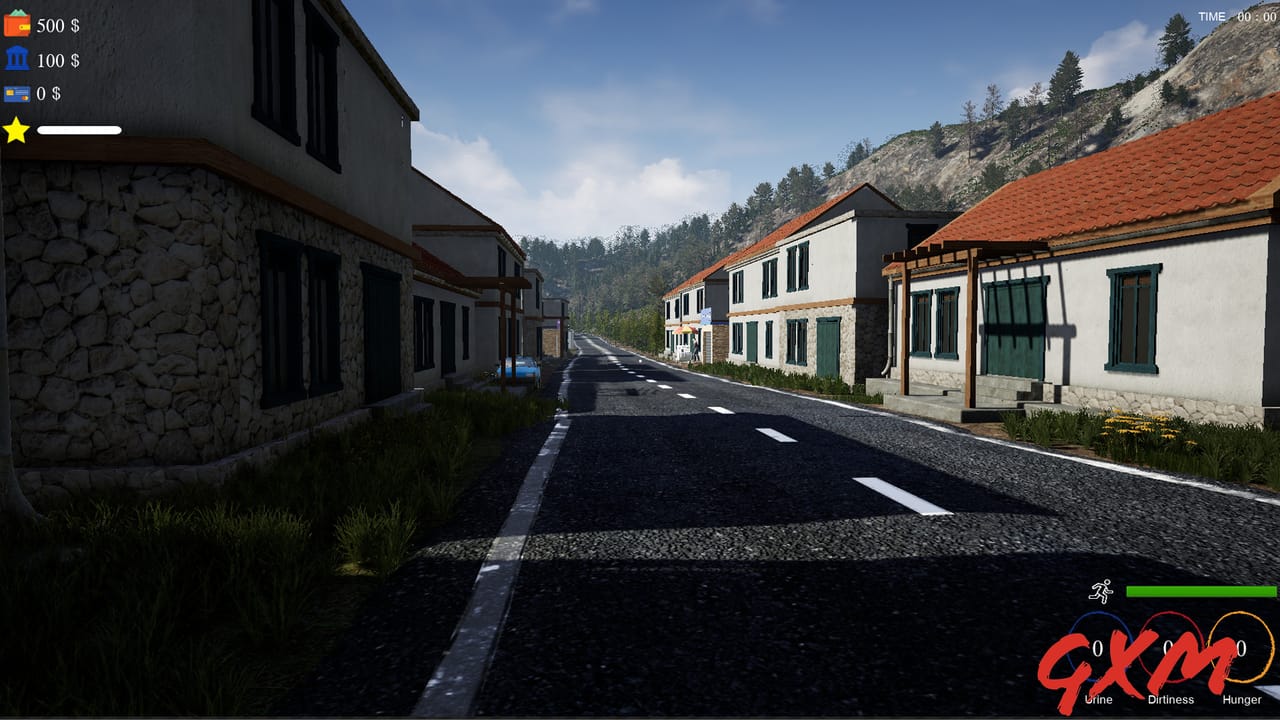Expand the card 0 $ display
The image size is (1280, 720).
pos(47,95)
